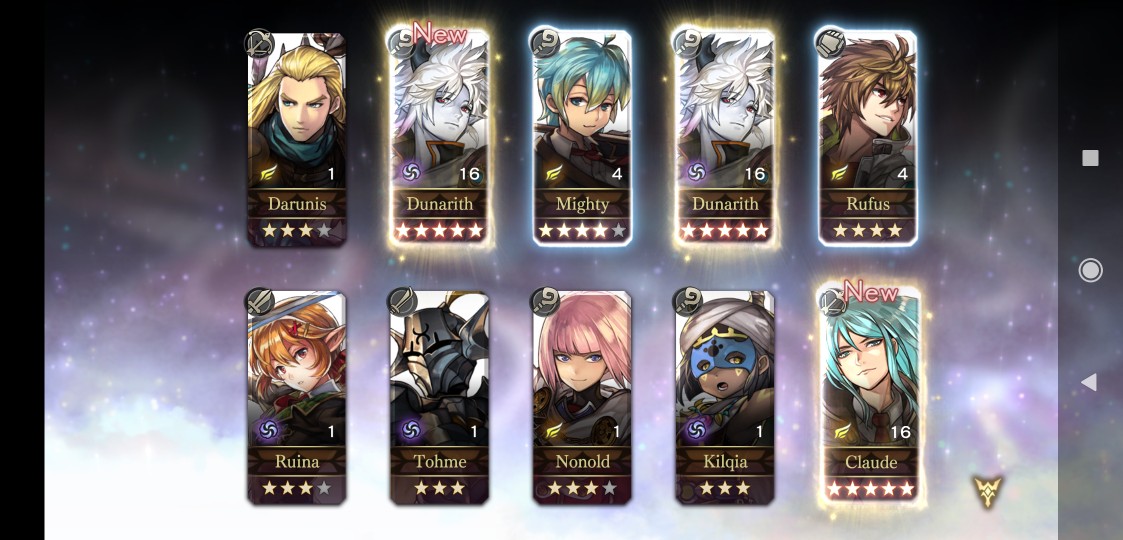
Task: Select the Mighty character card
Action: 582,139
